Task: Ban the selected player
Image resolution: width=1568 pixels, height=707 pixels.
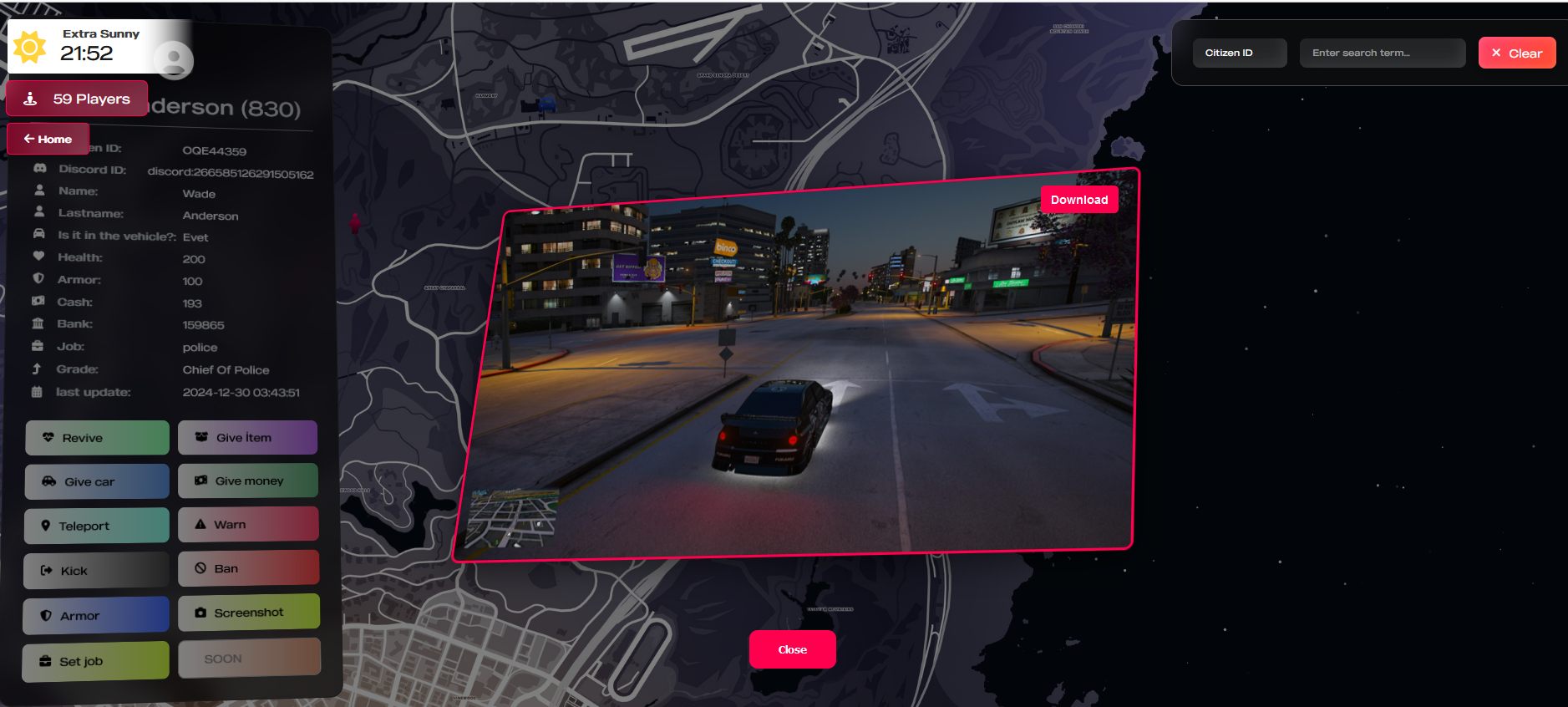Action: coord(248,568)
